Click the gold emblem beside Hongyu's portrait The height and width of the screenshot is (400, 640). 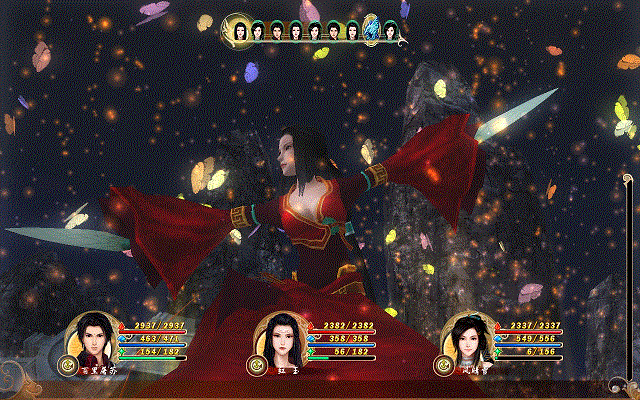tap(259, 365)
